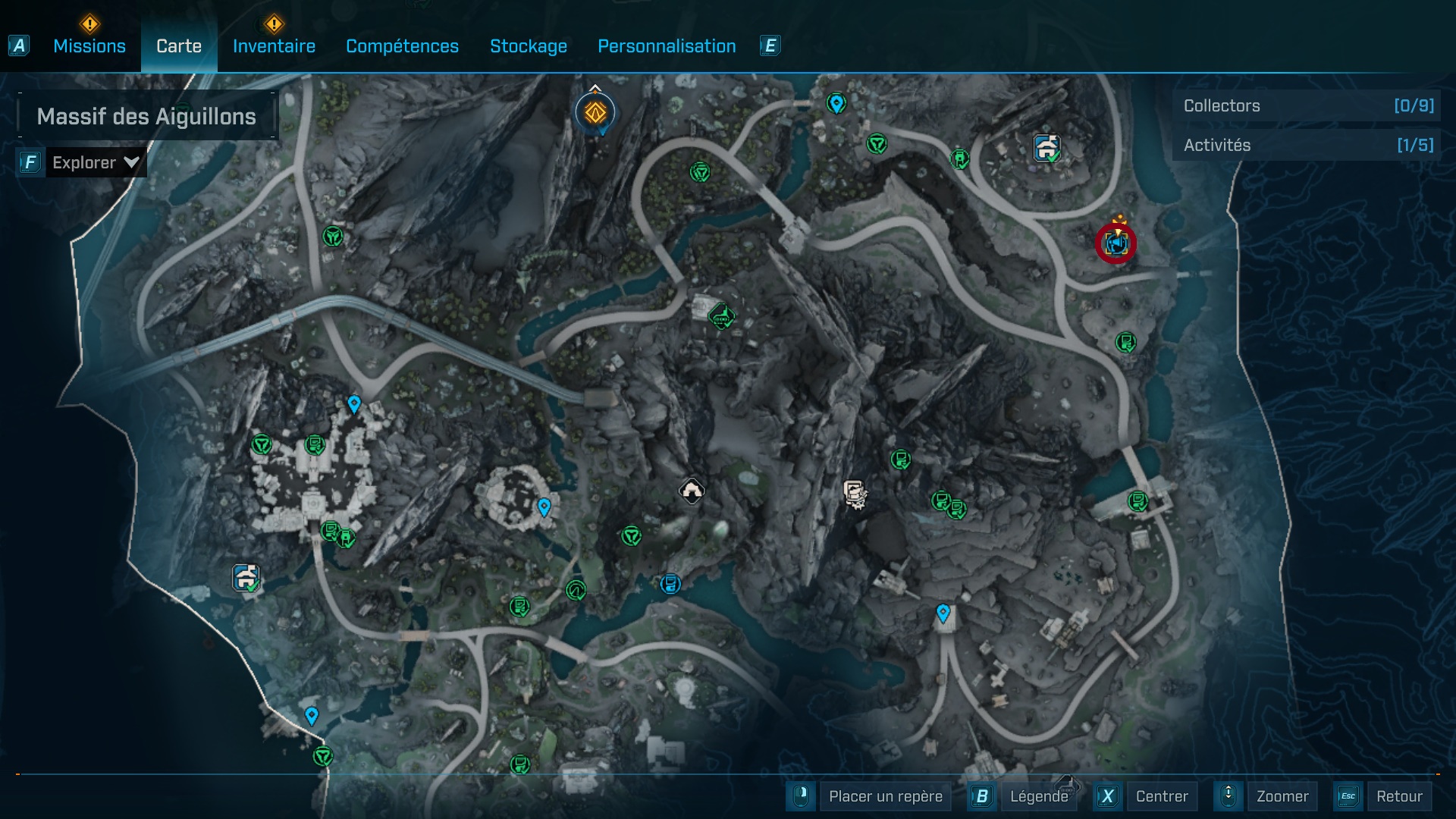The width and height of the screenshot is (1456, 819).
Task: Open the Stockage tab
Action: coord(529,46)
